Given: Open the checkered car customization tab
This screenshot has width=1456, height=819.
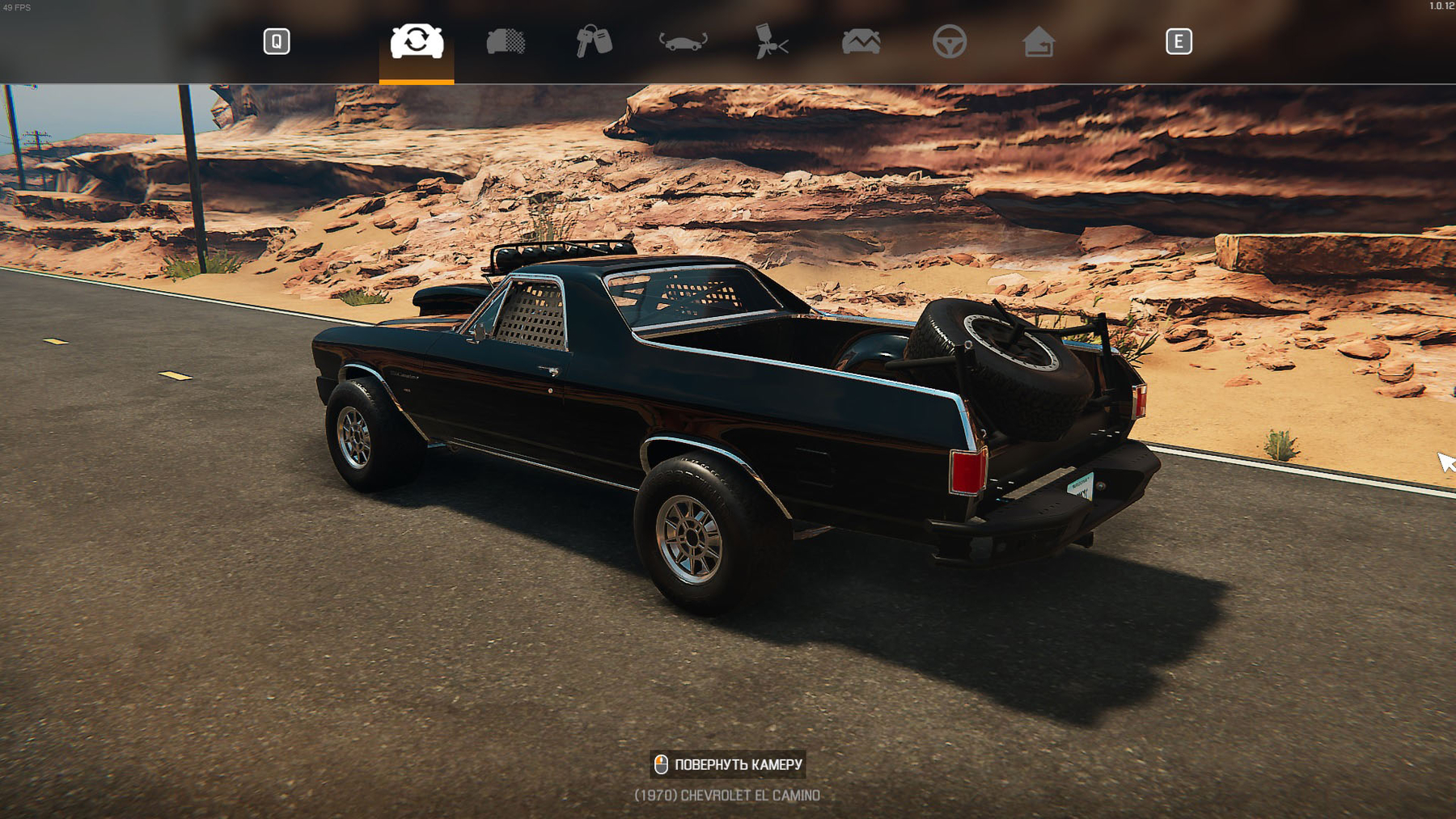Looking at the screenshot, I should coord(506,41).
